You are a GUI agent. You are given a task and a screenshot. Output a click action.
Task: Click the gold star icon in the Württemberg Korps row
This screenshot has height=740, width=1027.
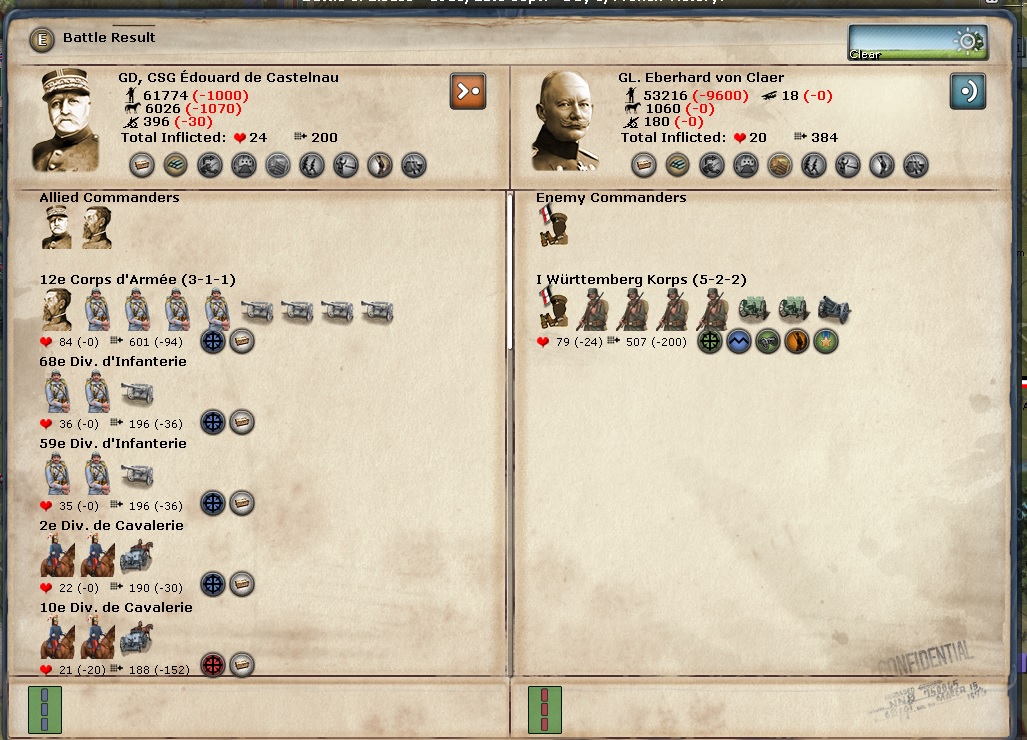click(826, 341)
